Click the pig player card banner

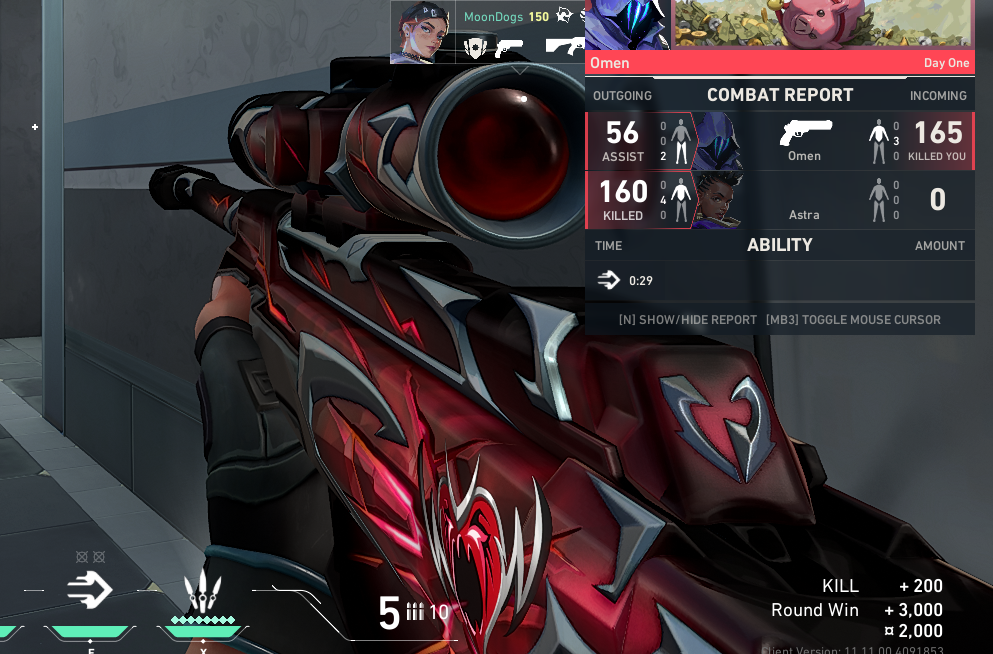click(x=823, y=24)
